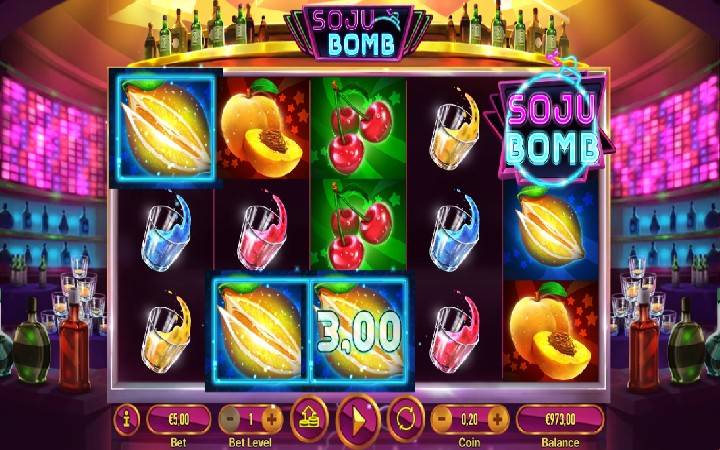Increase the bet level
The height and width of the screenshot is (450, 720).
coord(273,418)
